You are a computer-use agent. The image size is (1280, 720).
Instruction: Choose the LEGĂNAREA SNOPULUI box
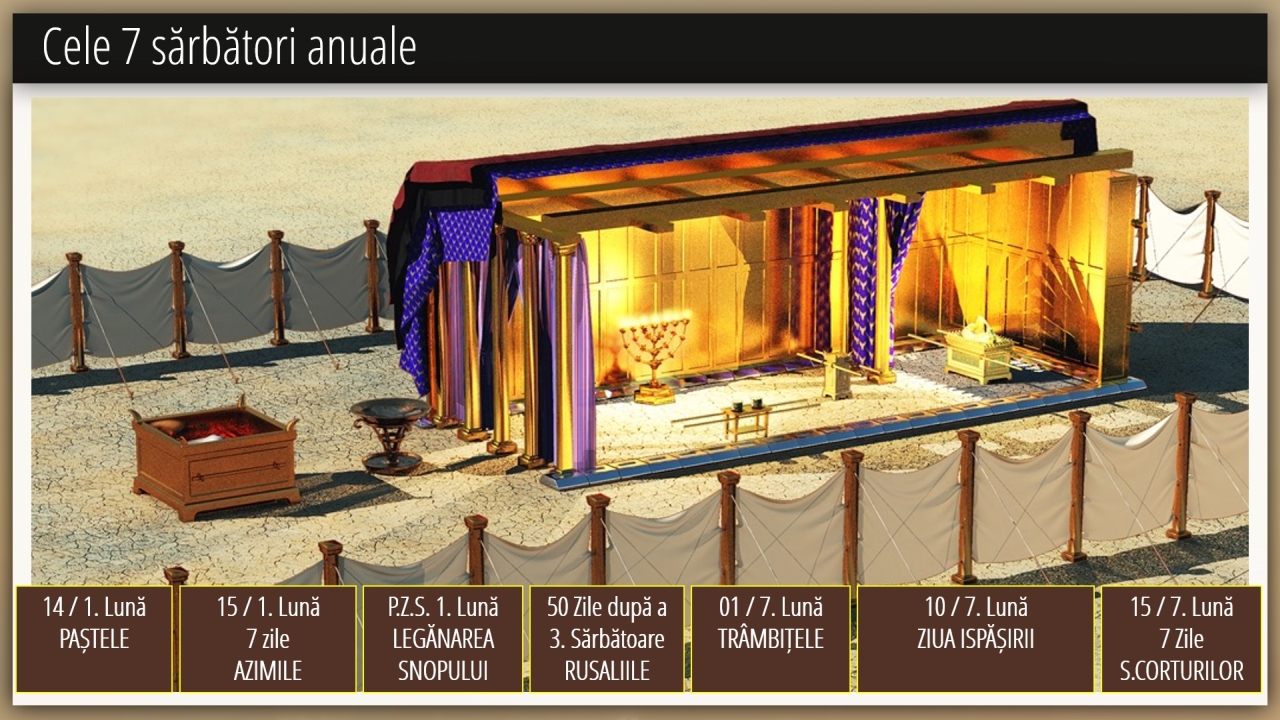[442, 639]
